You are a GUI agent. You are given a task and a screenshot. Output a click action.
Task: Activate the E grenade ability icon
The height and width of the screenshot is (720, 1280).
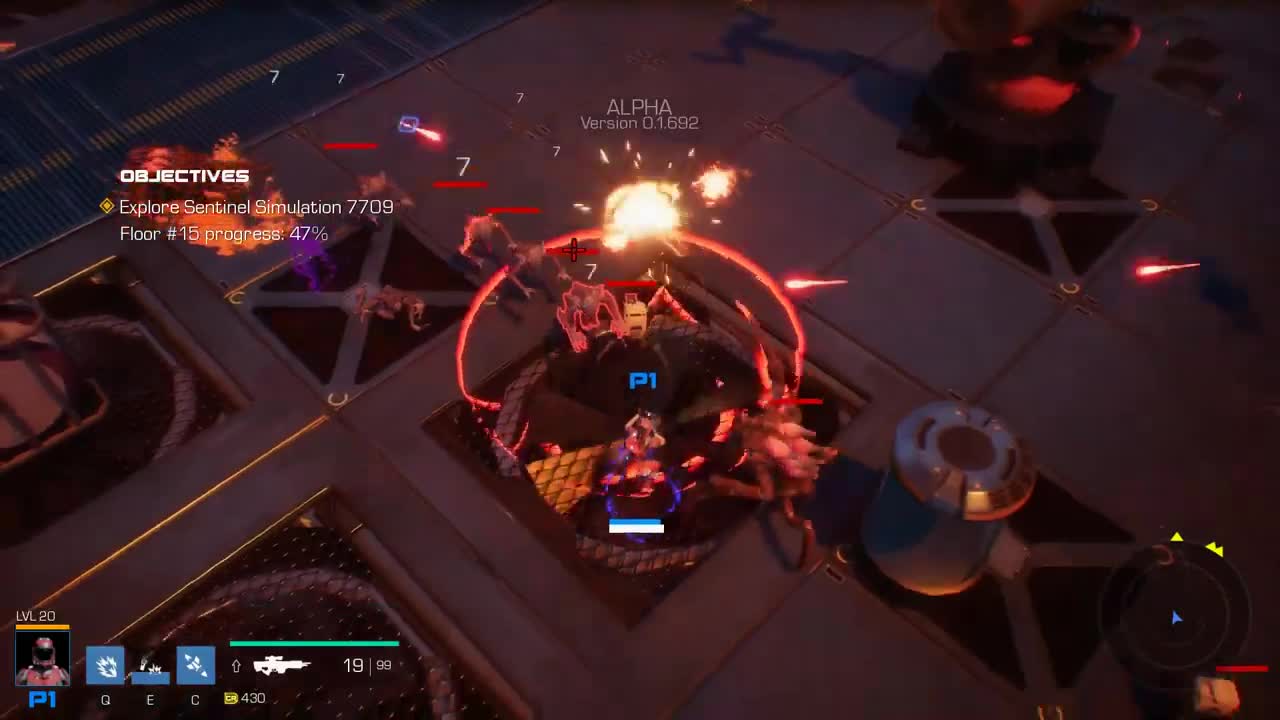tap(150, 665)
